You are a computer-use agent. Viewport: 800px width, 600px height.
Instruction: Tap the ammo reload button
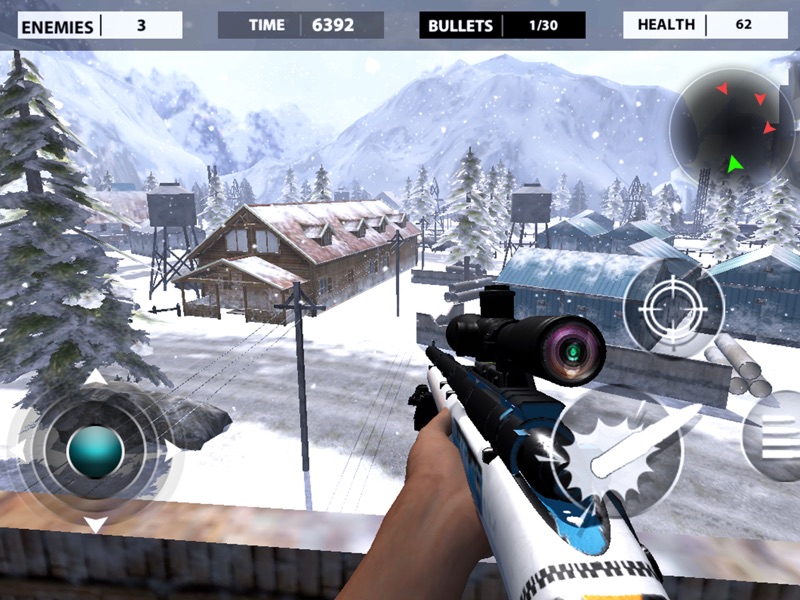coord(776,436)
